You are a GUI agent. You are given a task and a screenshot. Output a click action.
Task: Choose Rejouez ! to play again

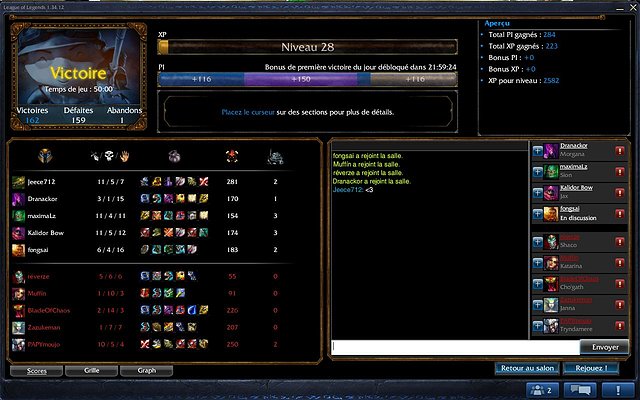592,368
